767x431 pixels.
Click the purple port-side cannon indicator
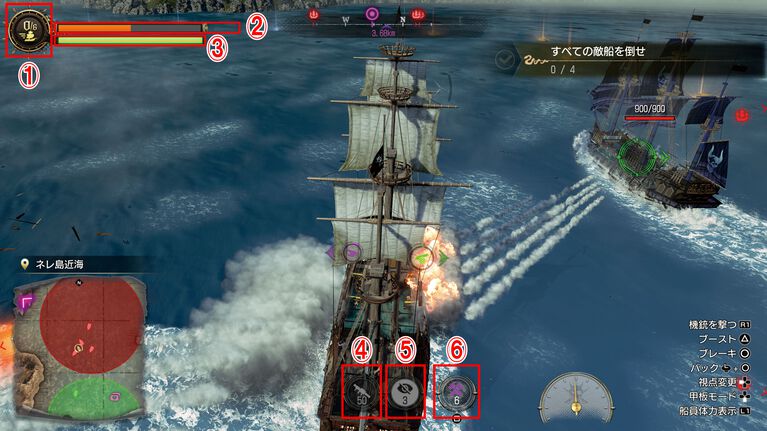click(x=353, y=253)
